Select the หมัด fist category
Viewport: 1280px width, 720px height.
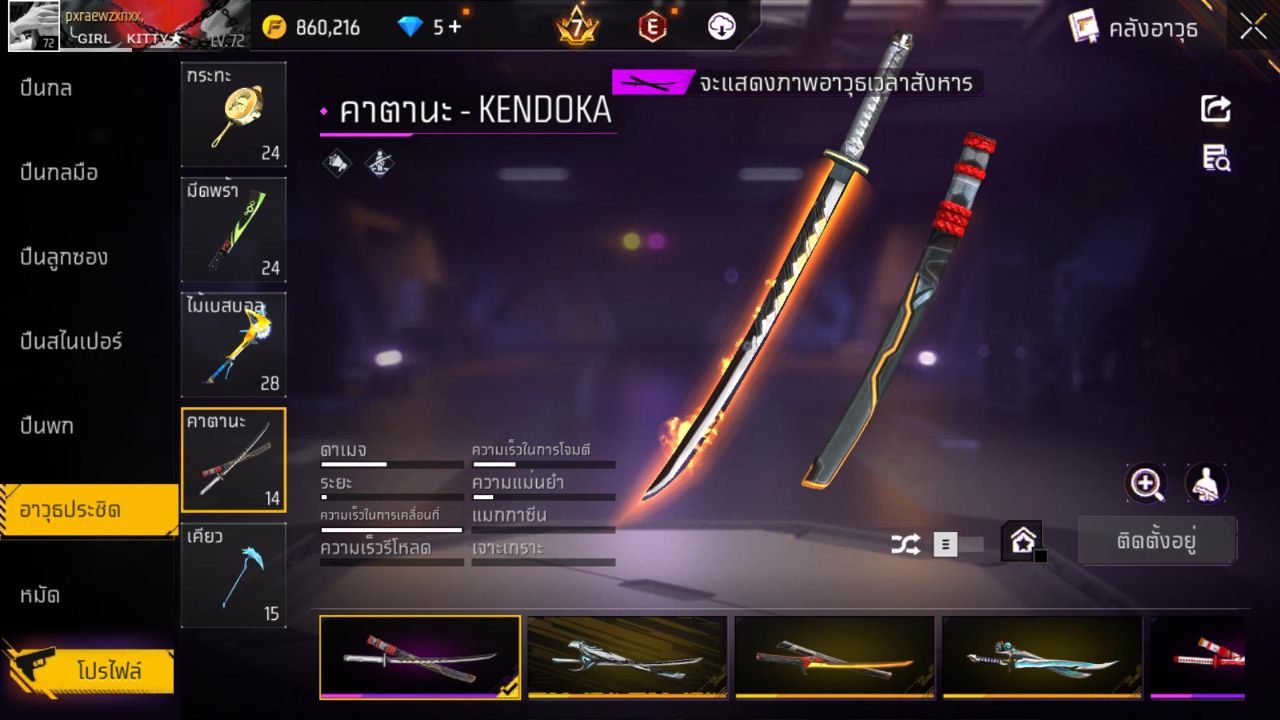42,594
